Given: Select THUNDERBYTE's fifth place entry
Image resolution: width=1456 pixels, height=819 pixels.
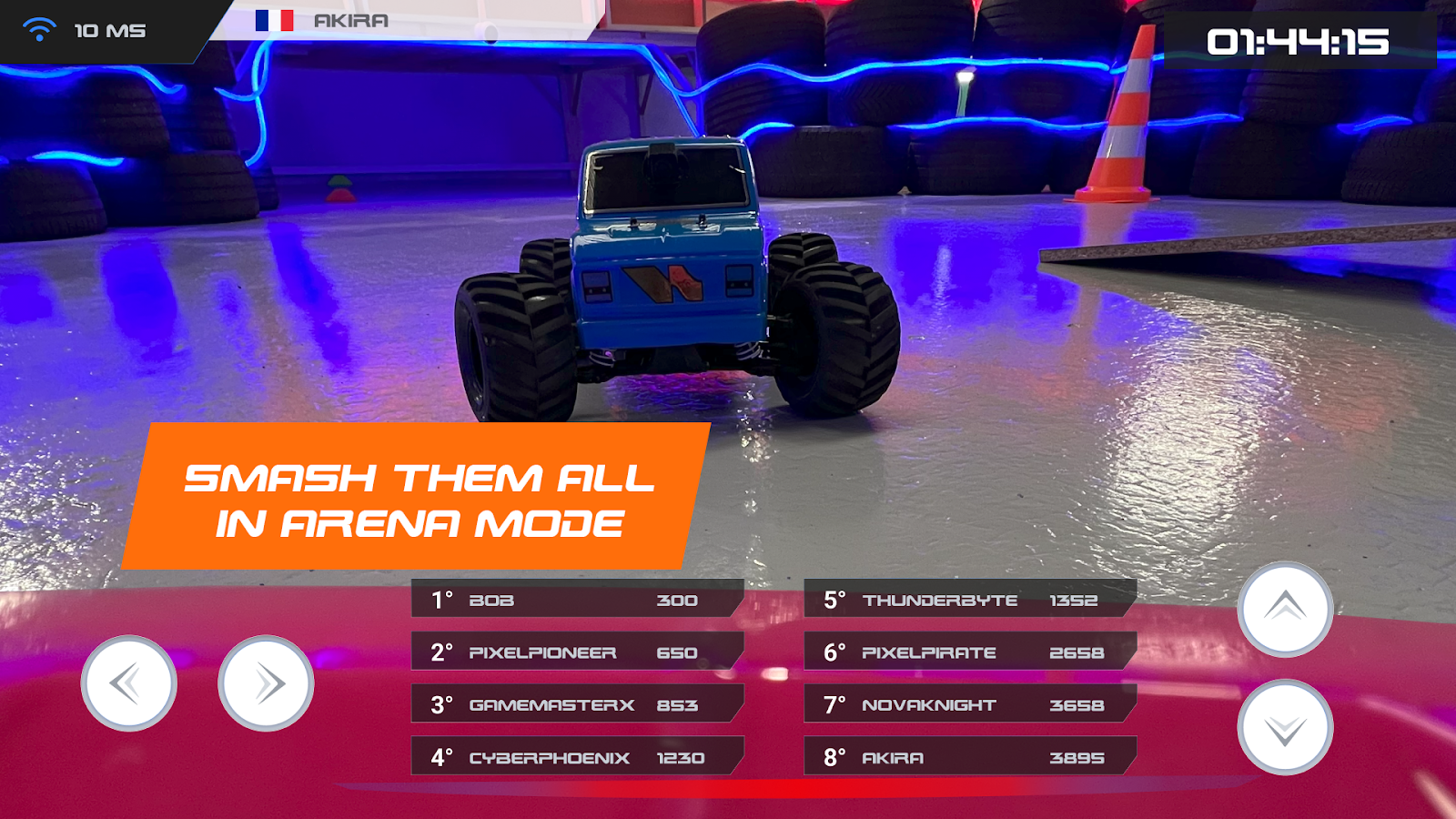Looking at the screenshot, I should click(965, 601).
